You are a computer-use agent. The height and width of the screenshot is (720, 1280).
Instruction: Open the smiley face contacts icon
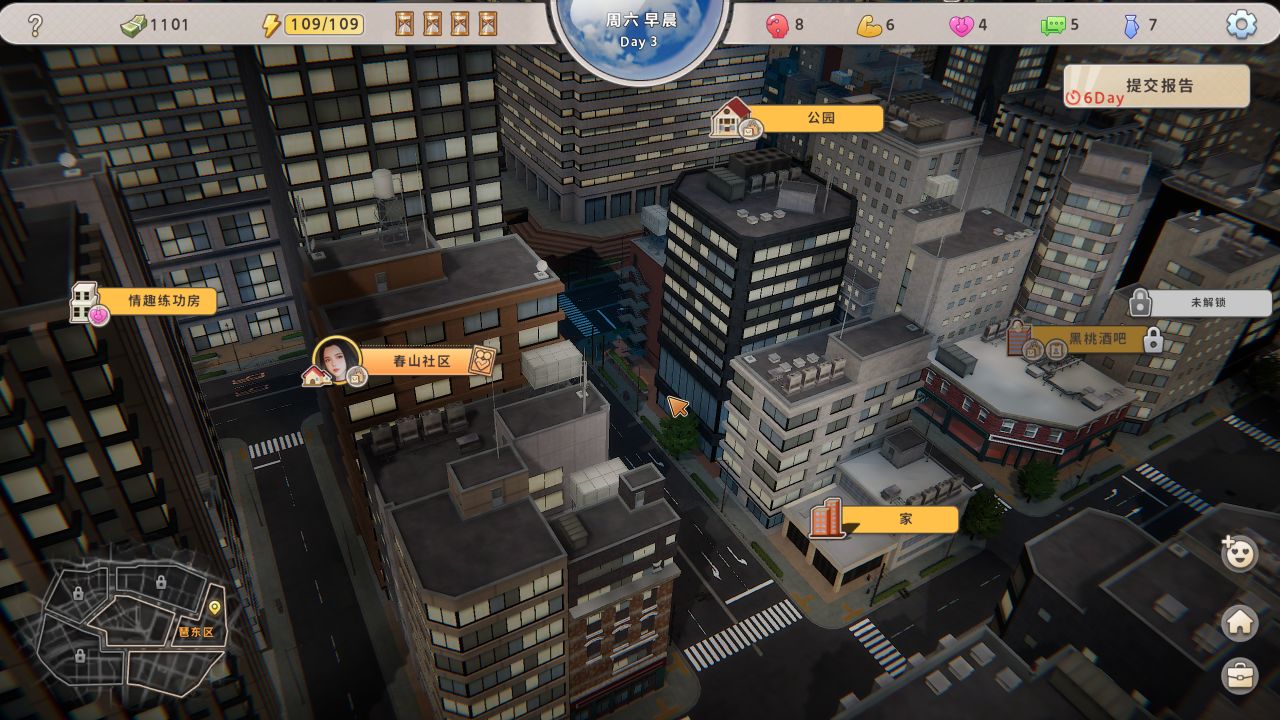tap(1240, 553)
